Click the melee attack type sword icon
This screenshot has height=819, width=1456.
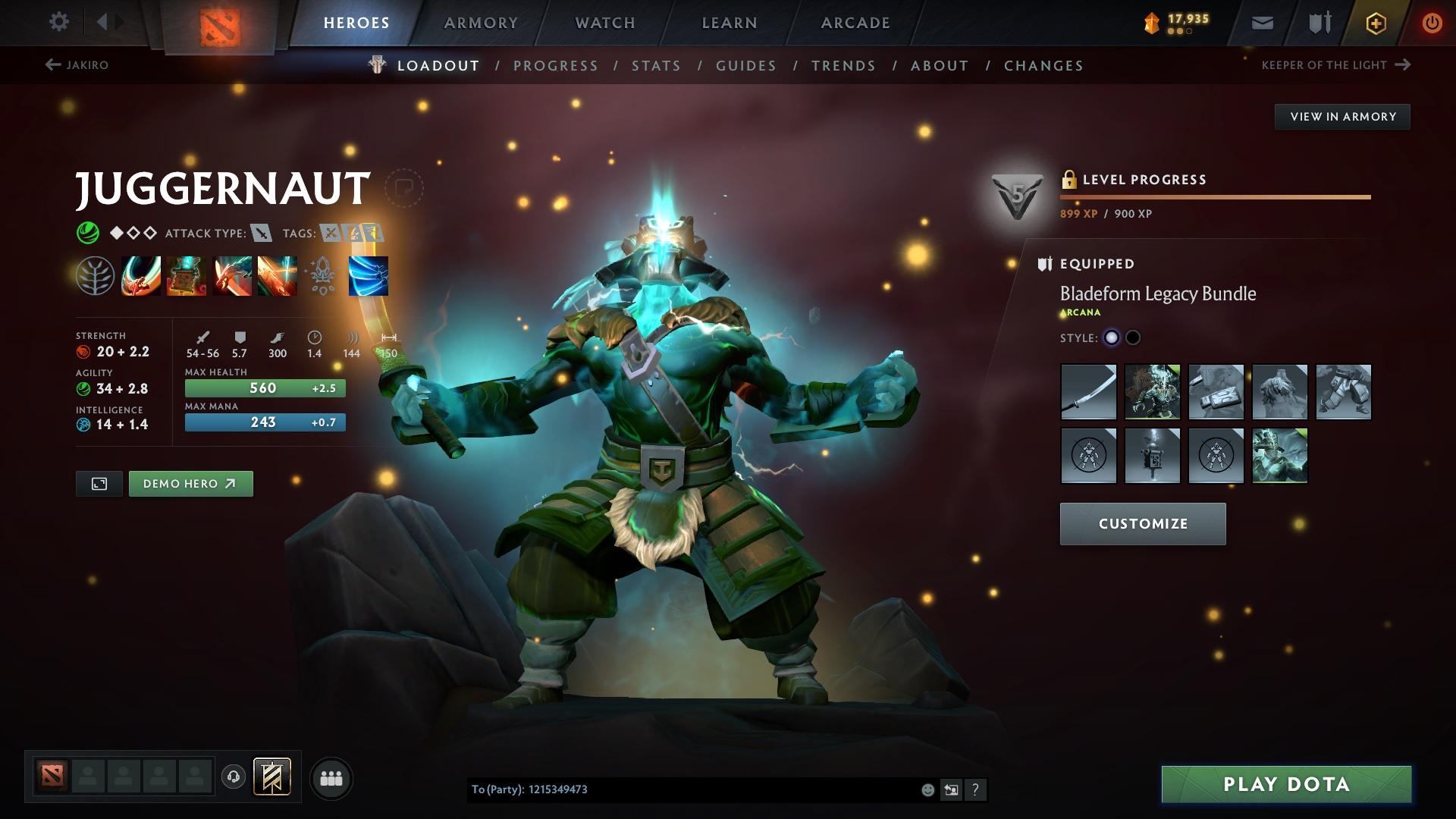(262, 234)
